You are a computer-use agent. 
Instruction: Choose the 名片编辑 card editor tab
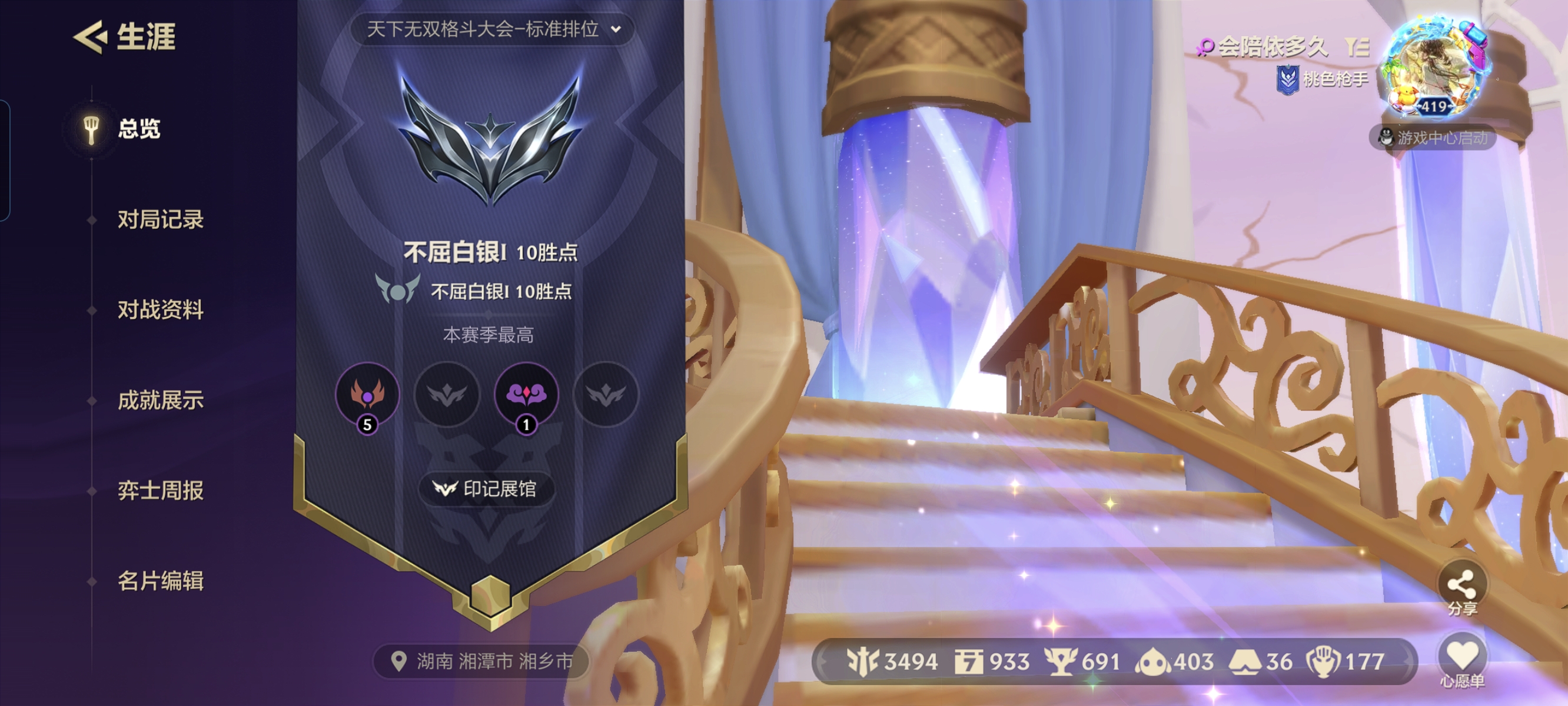pyautogui.click(x=160, y=581)
